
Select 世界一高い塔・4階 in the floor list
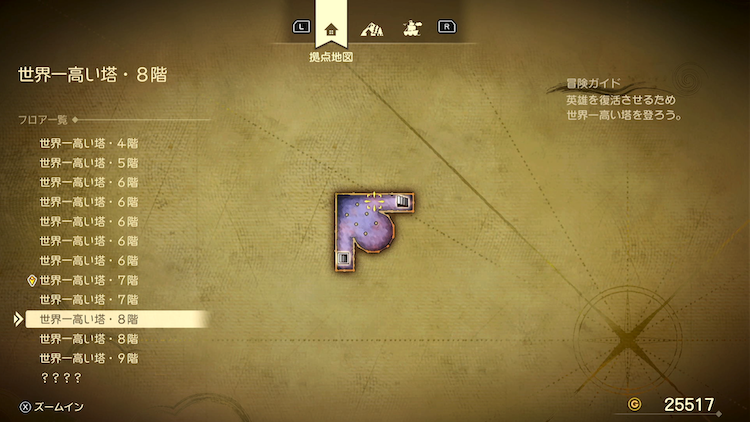click(x=89, y=143)
